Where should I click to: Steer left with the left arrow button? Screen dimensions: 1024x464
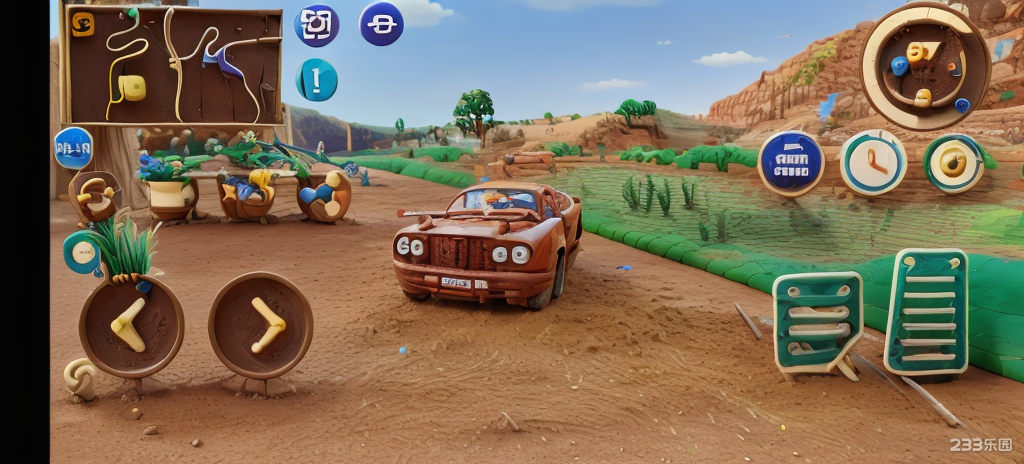[x=131, y=326]
